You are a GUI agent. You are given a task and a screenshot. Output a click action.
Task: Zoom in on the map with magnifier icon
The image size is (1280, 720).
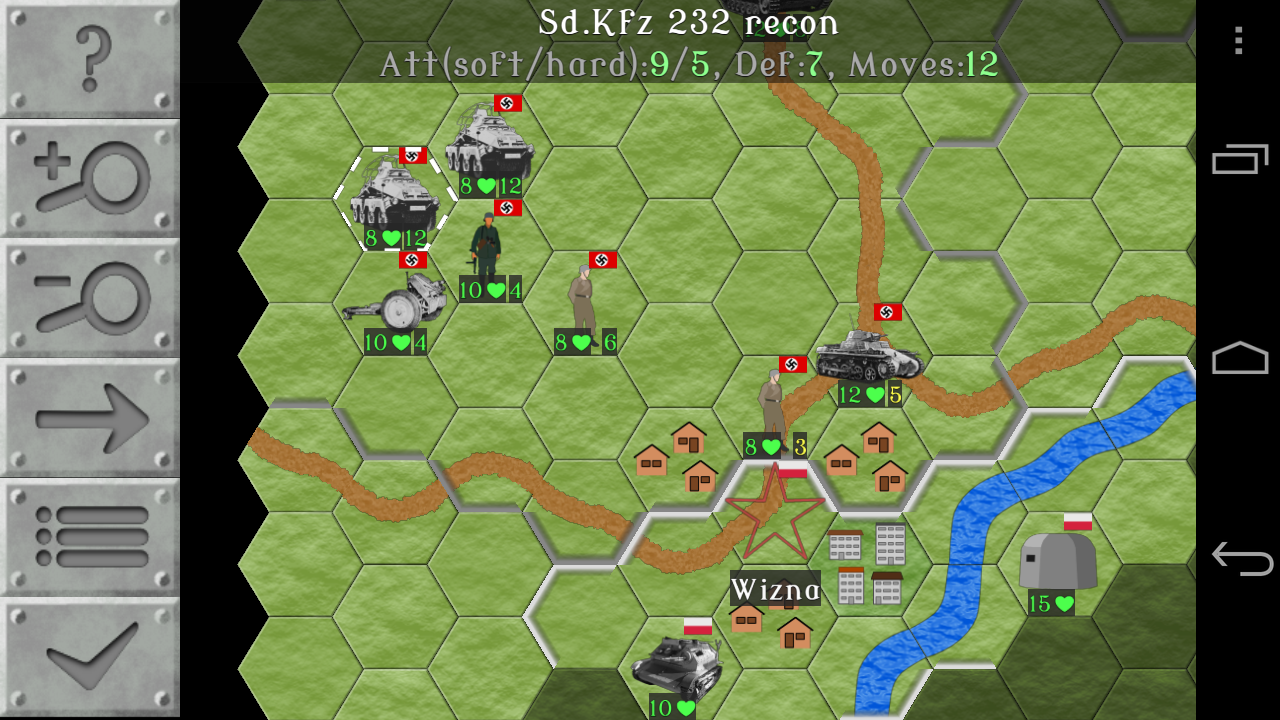88,178
